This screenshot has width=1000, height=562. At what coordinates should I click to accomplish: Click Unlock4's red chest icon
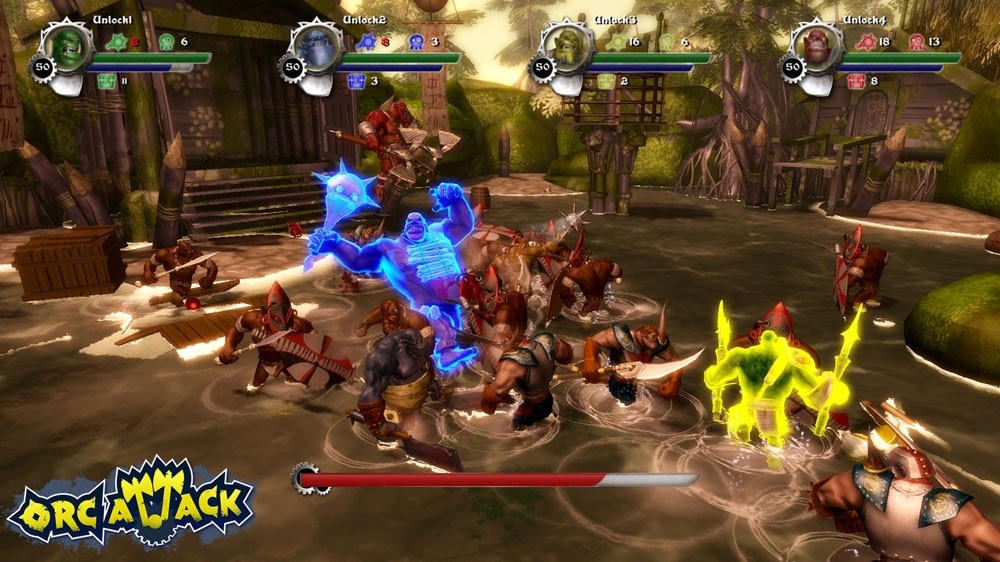[857, 81]
